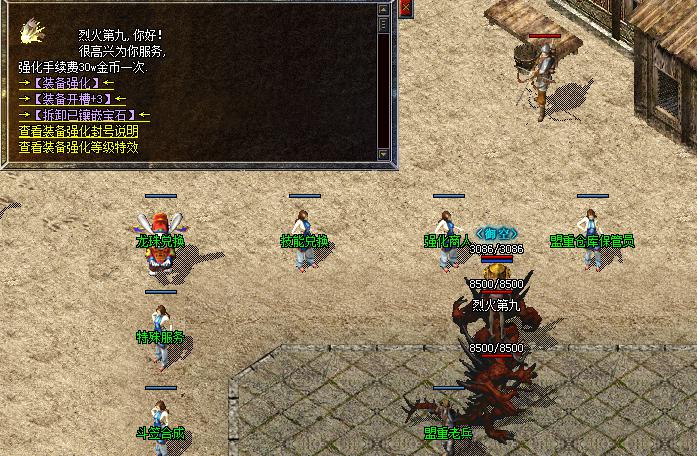697x456 pixels.
Task: Choose the 【装备强化】 dialogue option
Action: click(x=66, y=83)
